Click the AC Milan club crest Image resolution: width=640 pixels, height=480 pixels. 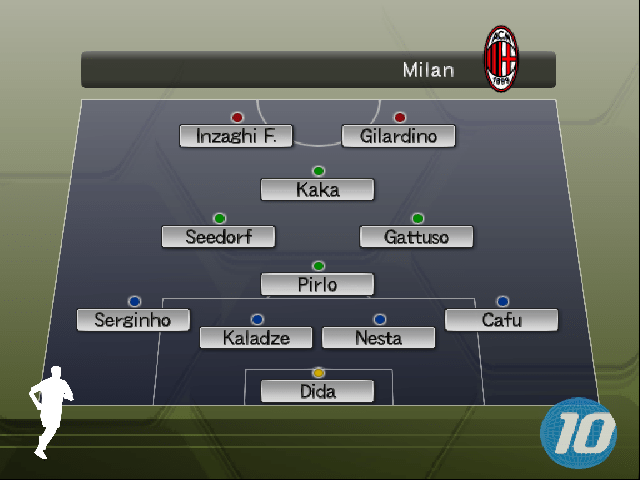pos(501,60)
